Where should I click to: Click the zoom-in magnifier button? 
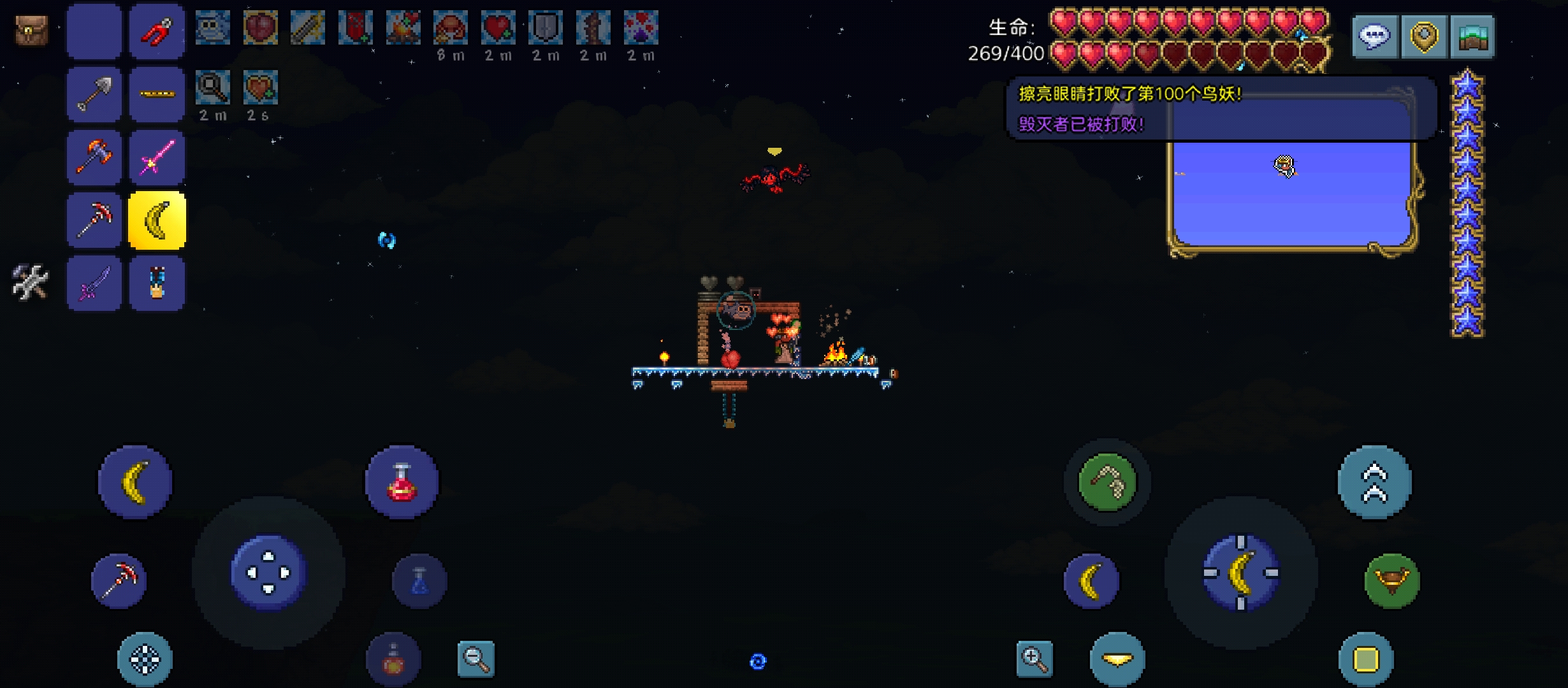point(1034,659)
